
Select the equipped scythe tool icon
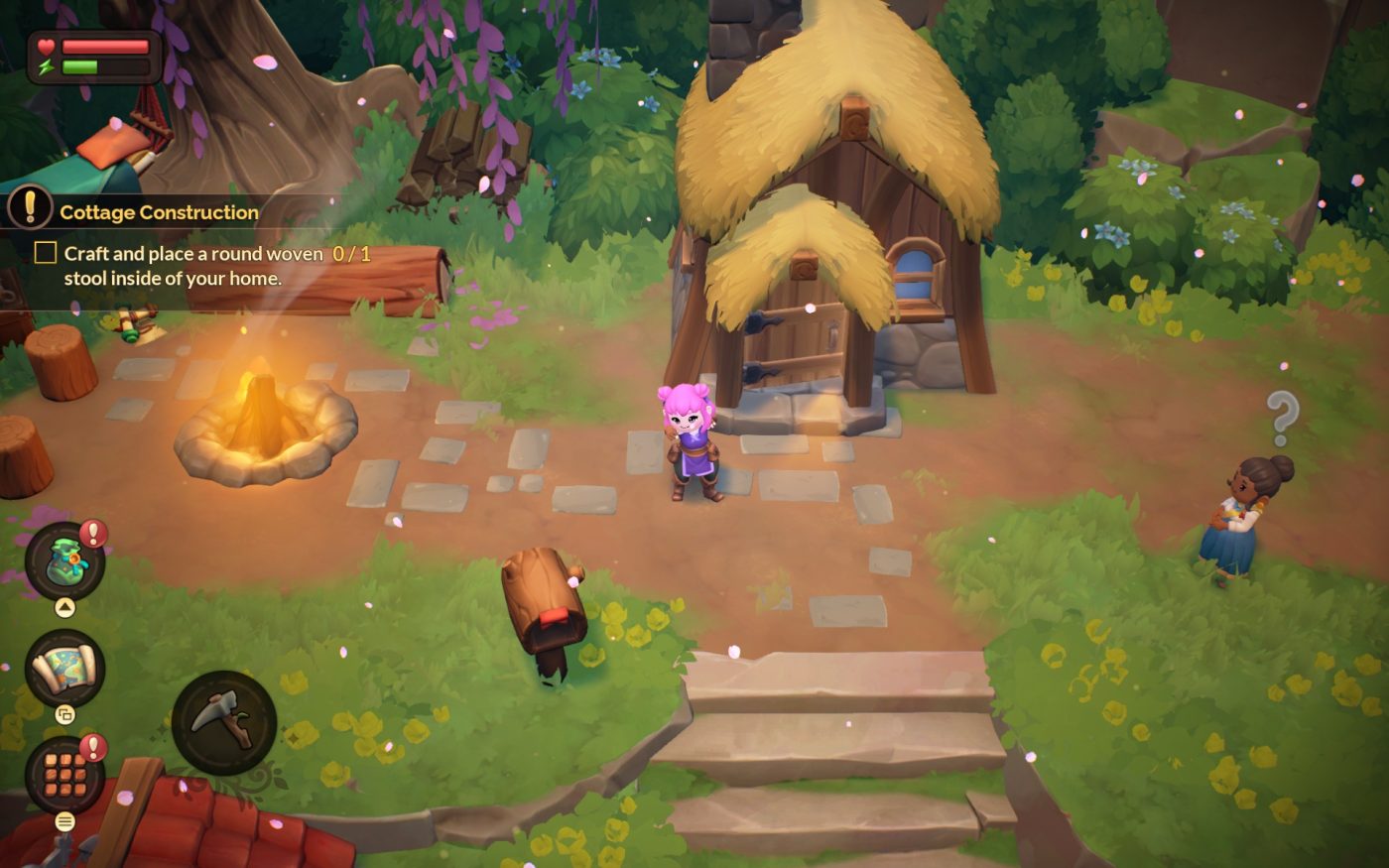tap(224, 722)
